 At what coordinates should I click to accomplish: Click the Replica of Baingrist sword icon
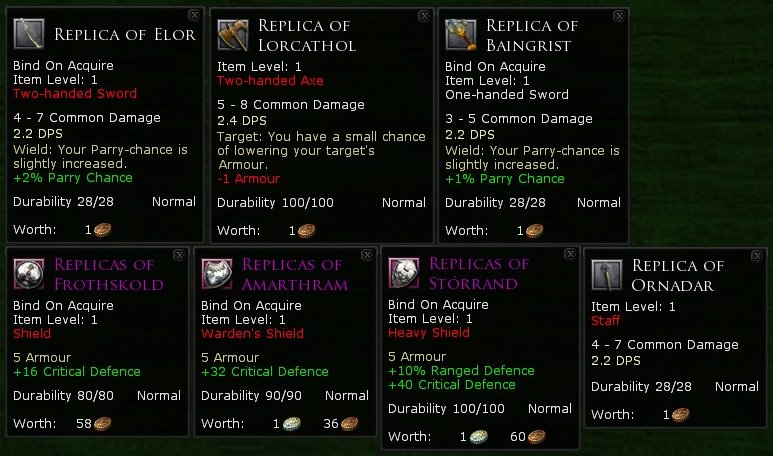(461, 35)
